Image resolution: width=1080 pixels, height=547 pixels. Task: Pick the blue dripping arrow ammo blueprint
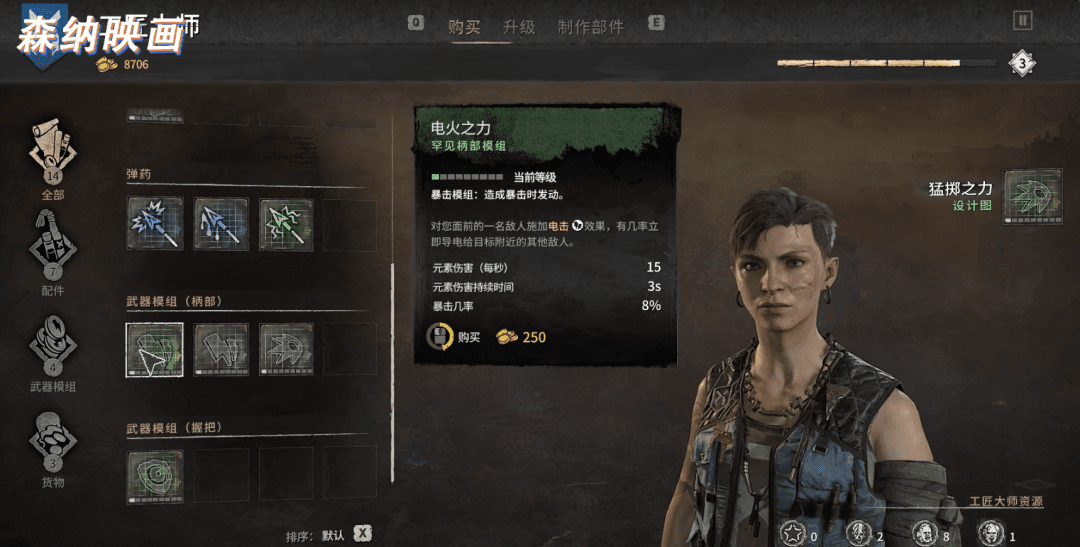point(221,223)
